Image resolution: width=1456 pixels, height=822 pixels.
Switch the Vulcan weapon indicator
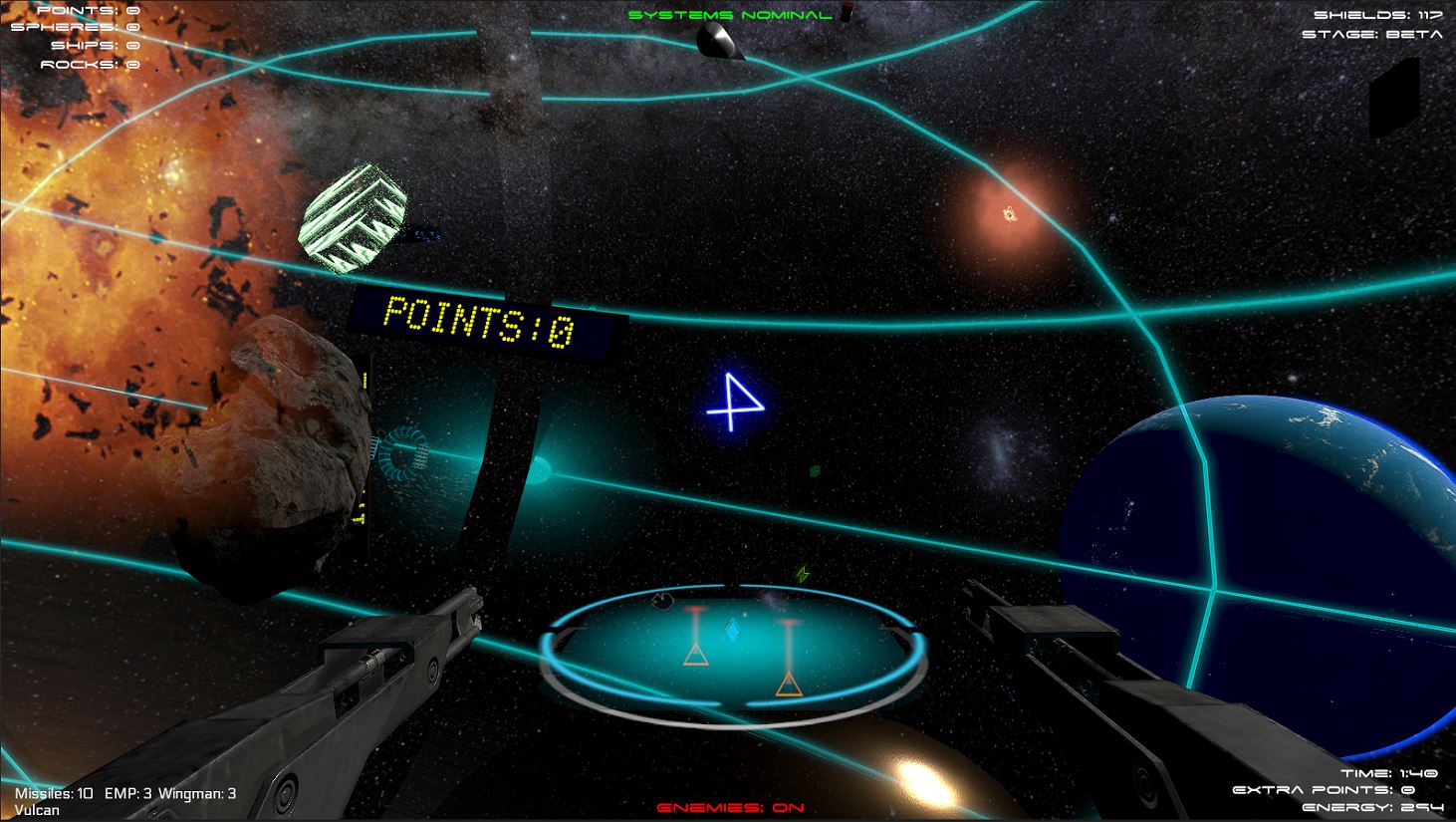pyautogui.click(x=37, y=810)
